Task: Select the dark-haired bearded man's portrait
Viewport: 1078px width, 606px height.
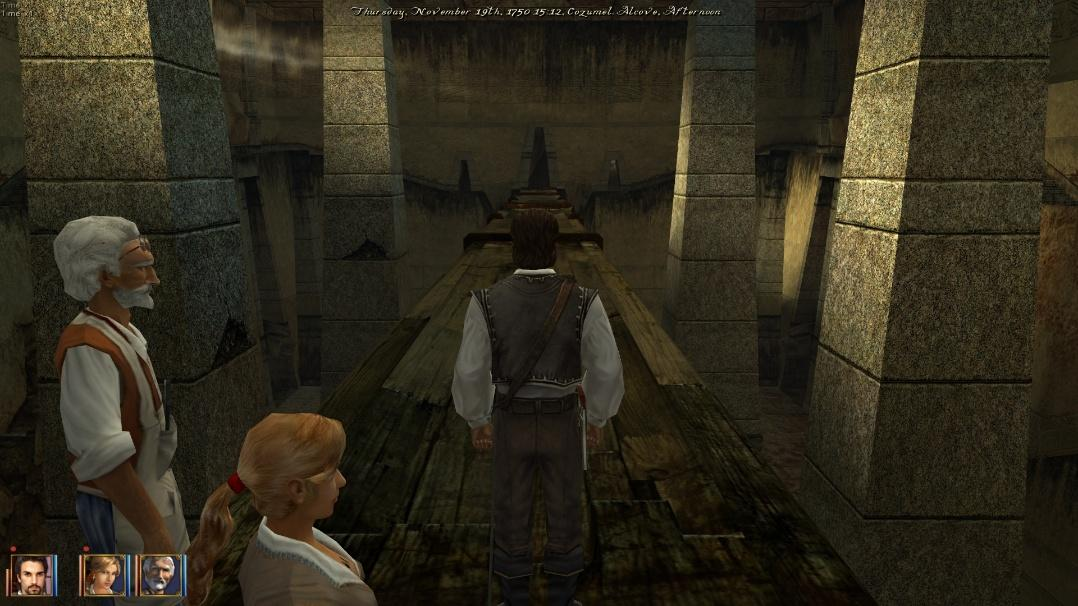Action: point(31,575)
